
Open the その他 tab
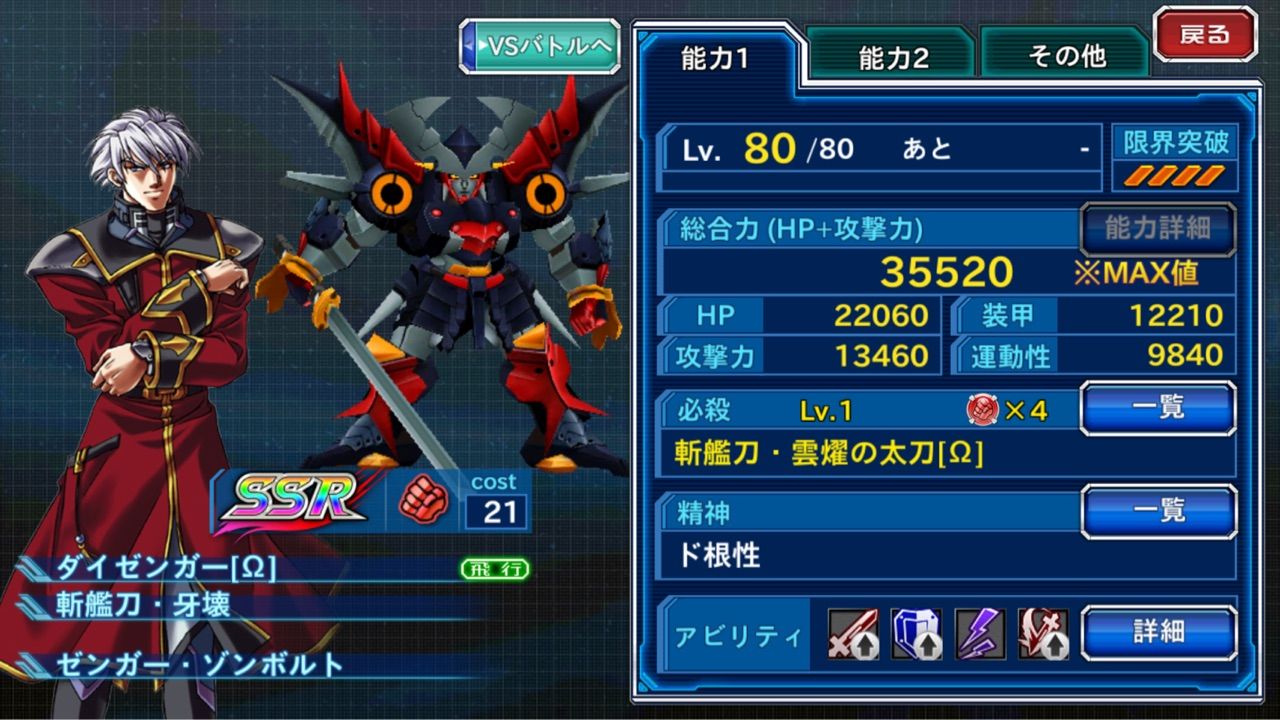coord(1065,55)
